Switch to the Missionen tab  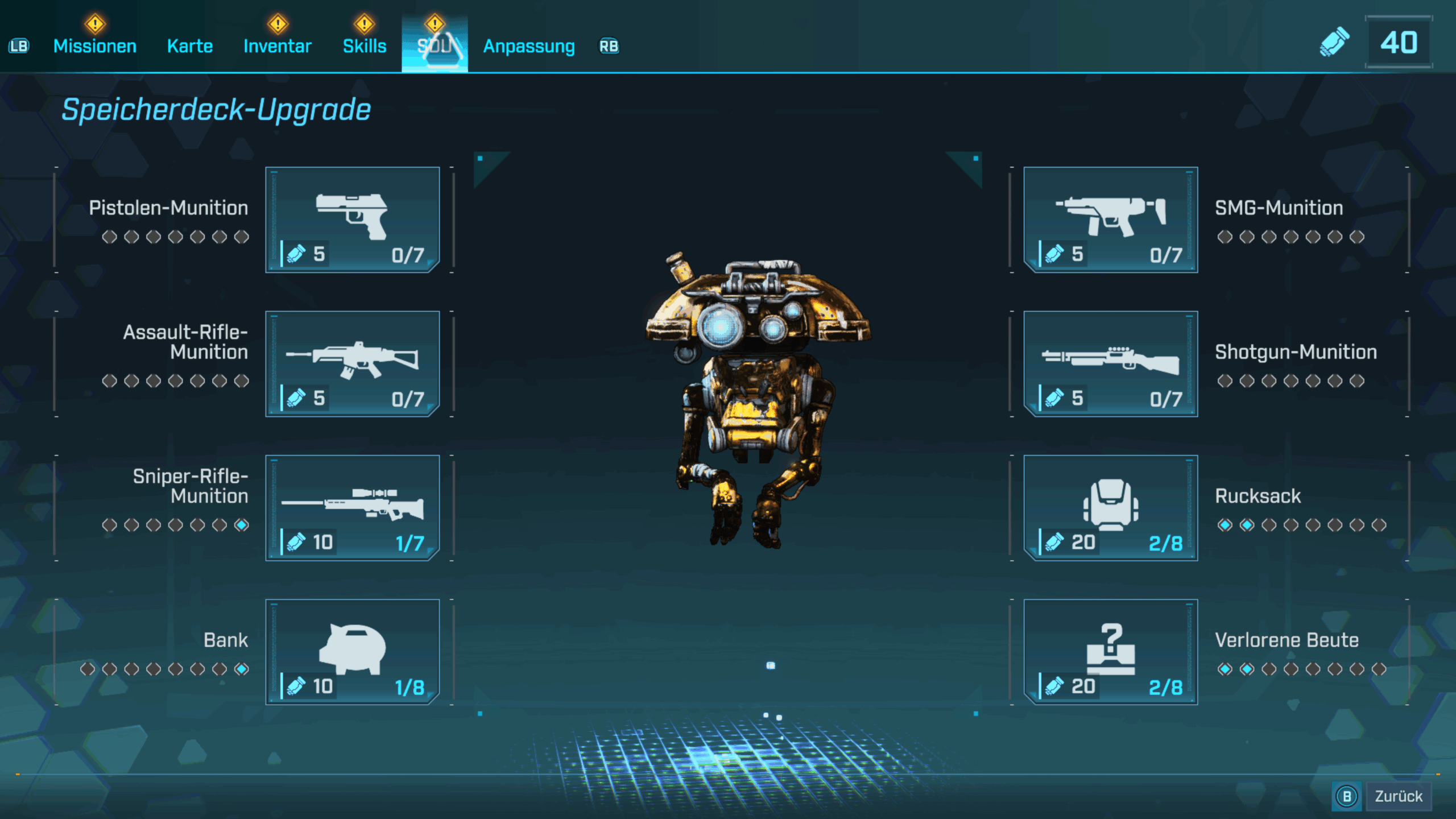[95, 46]
